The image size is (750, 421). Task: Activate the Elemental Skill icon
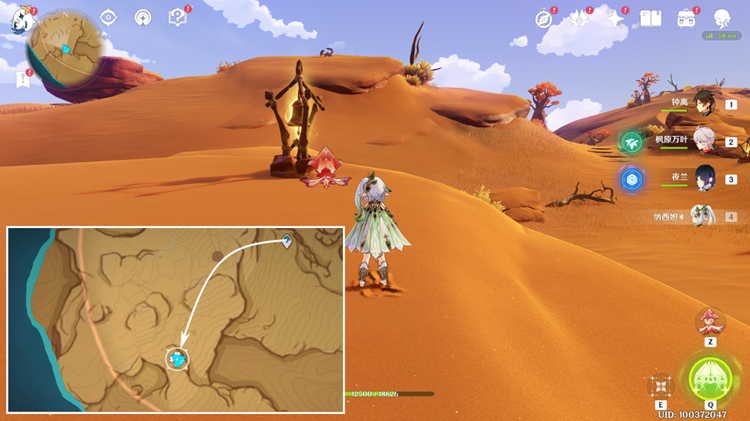(x=660, y=385)
